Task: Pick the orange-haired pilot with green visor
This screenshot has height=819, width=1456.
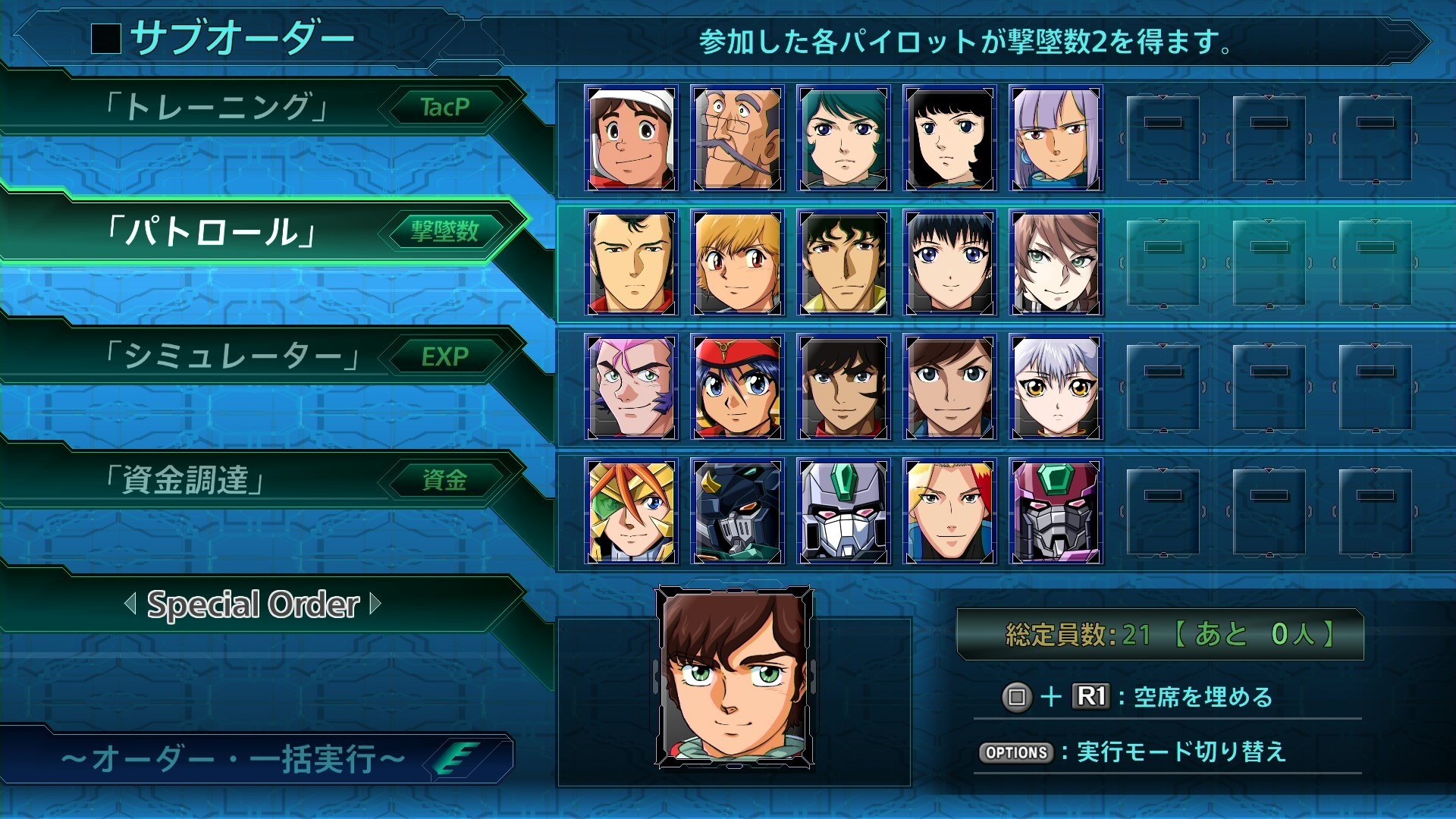Action: 631,512
